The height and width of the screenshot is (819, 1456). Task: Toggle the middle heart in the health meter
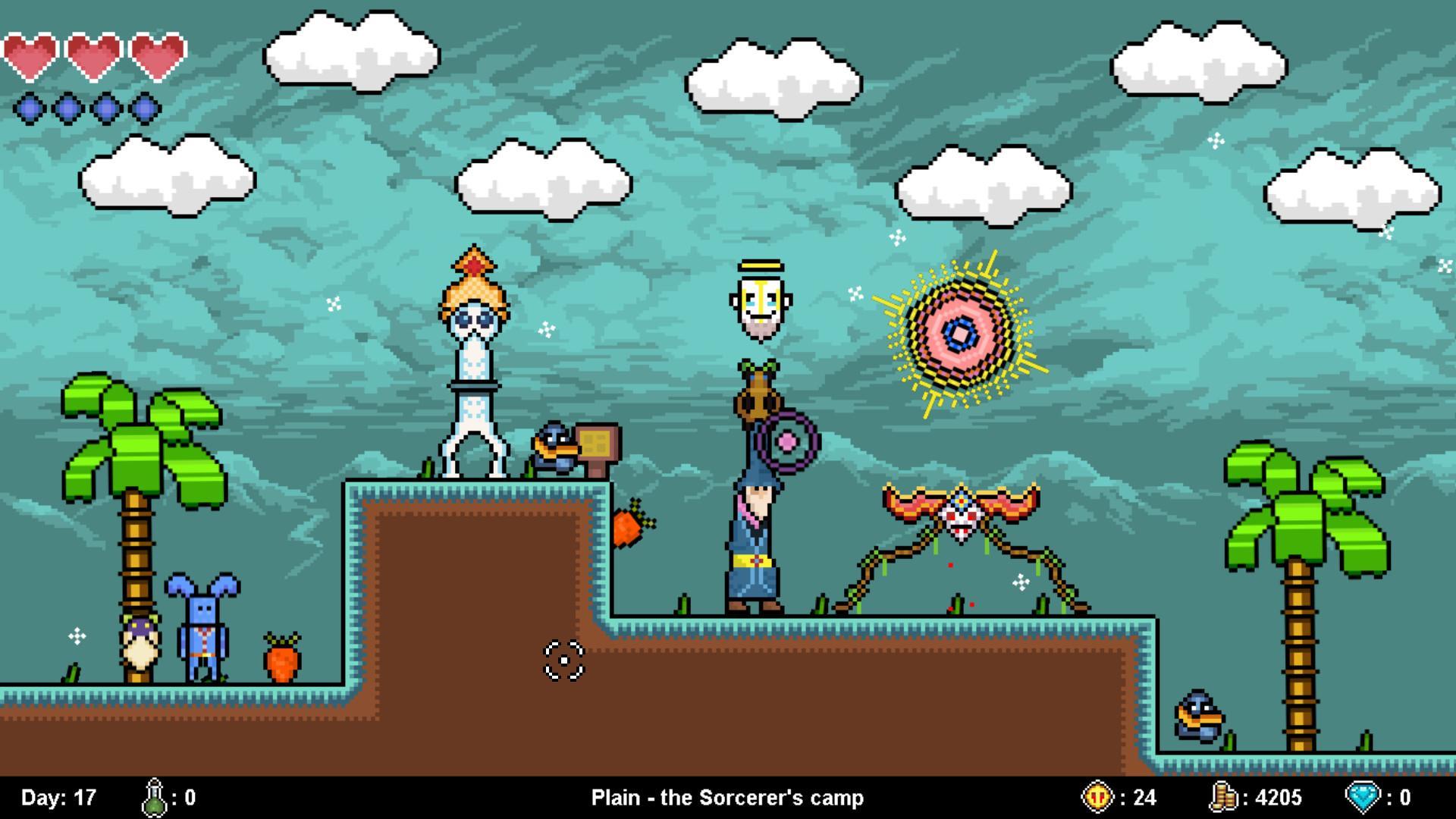93,55
